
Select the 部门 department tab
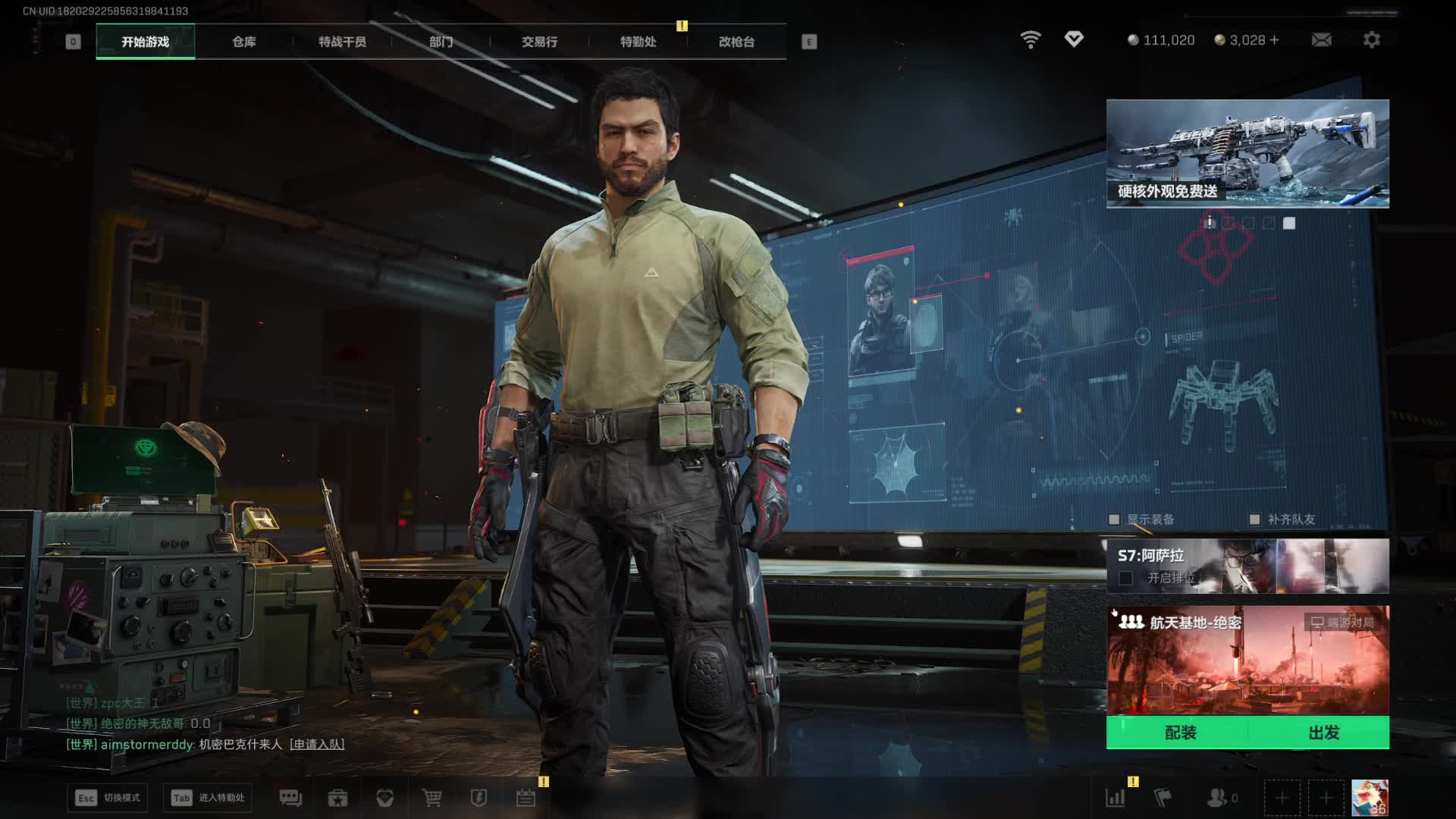pyautogui.click(x=441, y=42)
